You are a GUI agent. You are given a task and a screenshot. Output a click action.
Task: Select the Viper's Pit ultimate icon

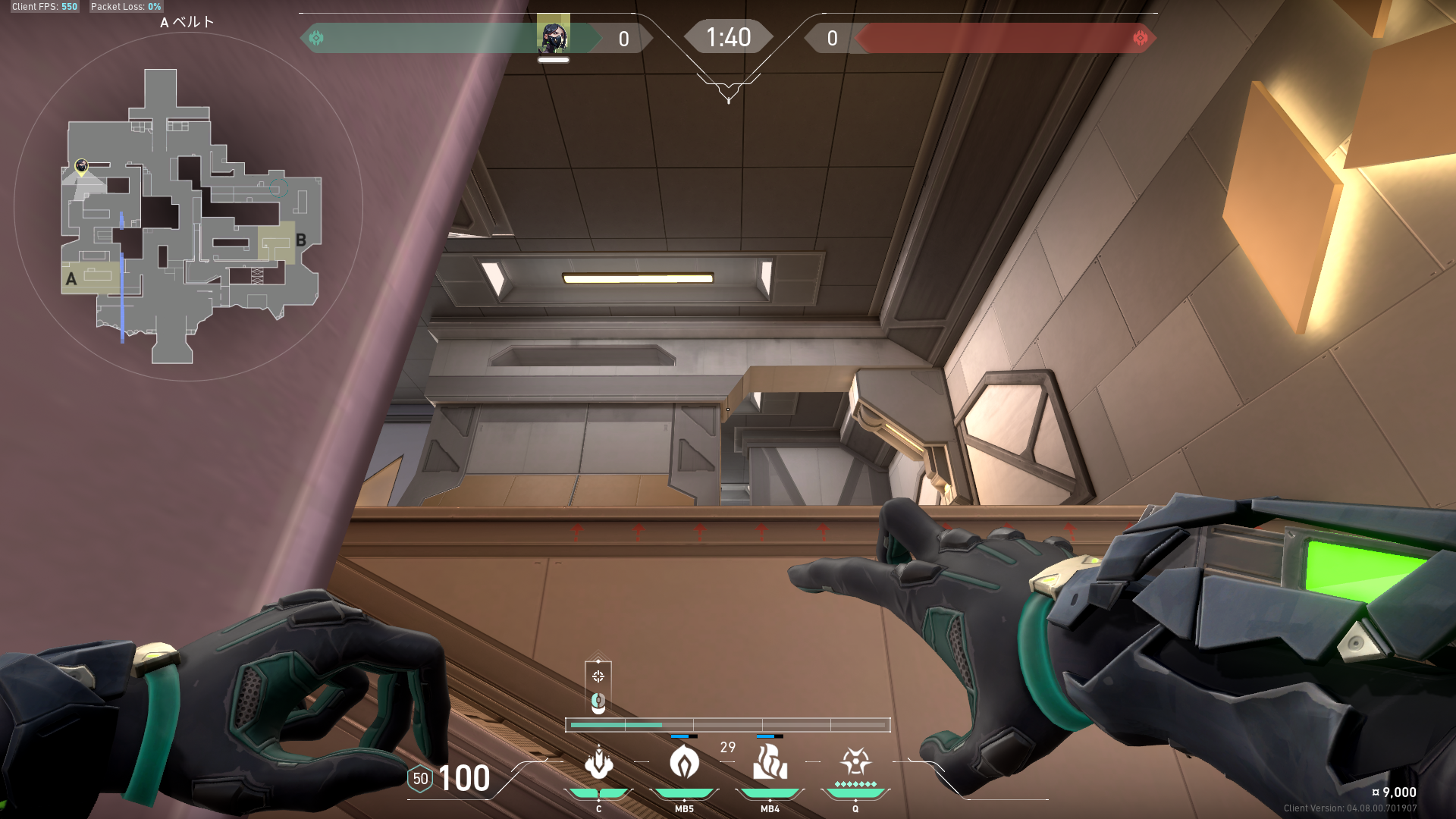pos(855,761)
